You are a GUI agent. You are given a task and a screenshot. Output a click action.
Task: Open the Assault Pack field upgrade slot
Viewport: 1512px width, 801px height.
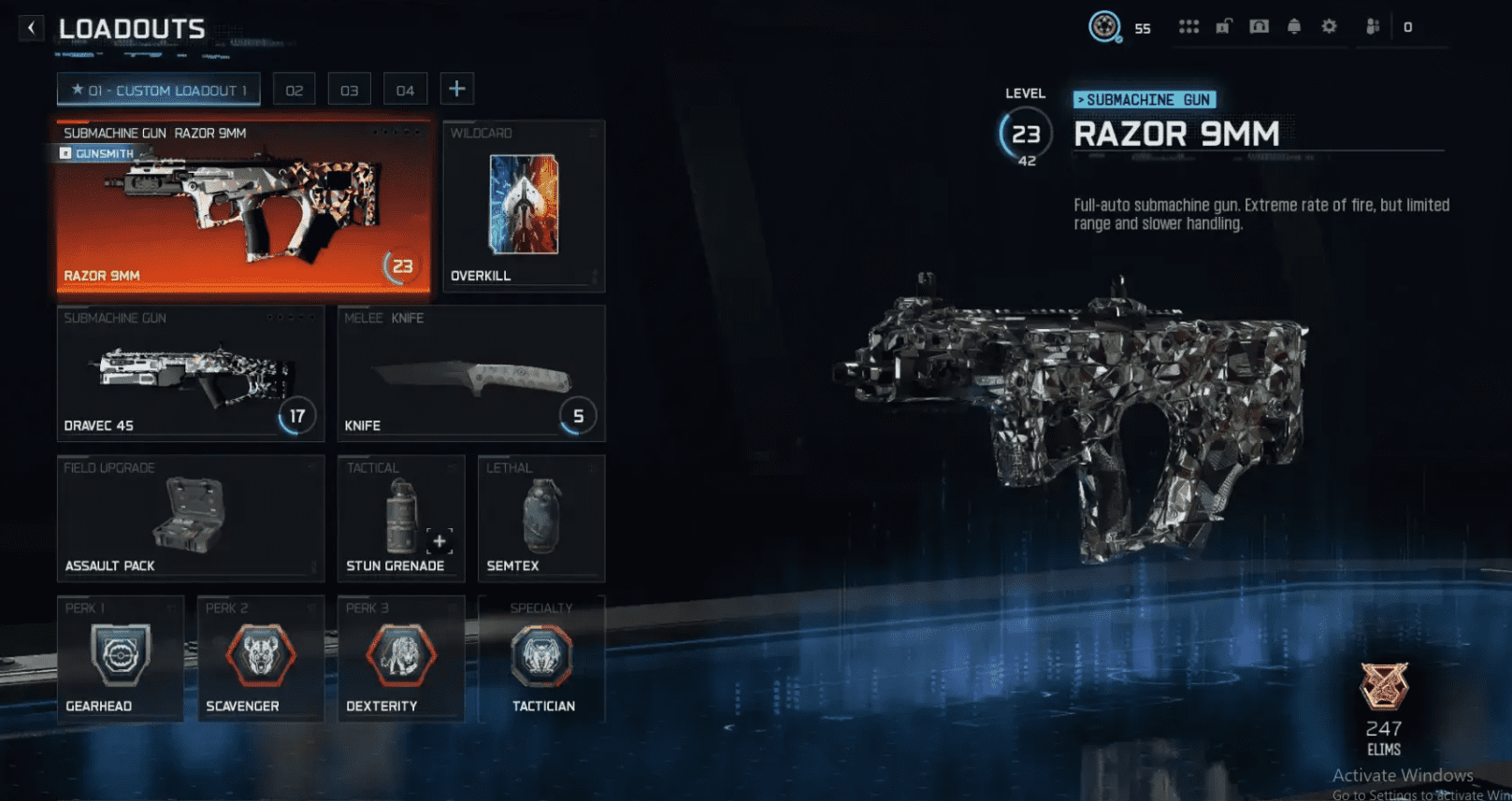click(190, 518)
